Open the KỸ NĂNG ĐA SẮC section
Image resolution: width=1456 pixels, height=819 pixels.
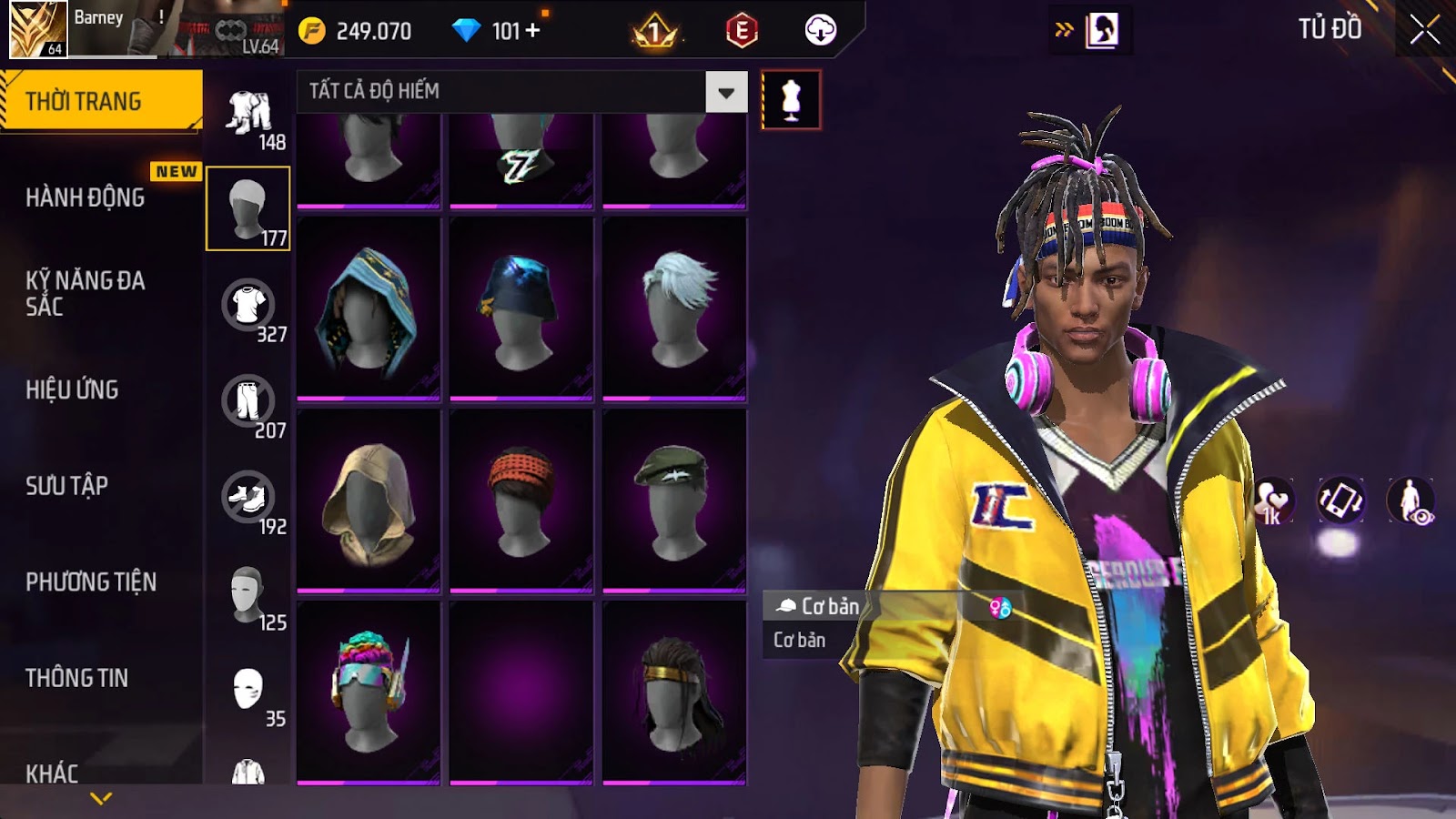[x=85, y=293]
